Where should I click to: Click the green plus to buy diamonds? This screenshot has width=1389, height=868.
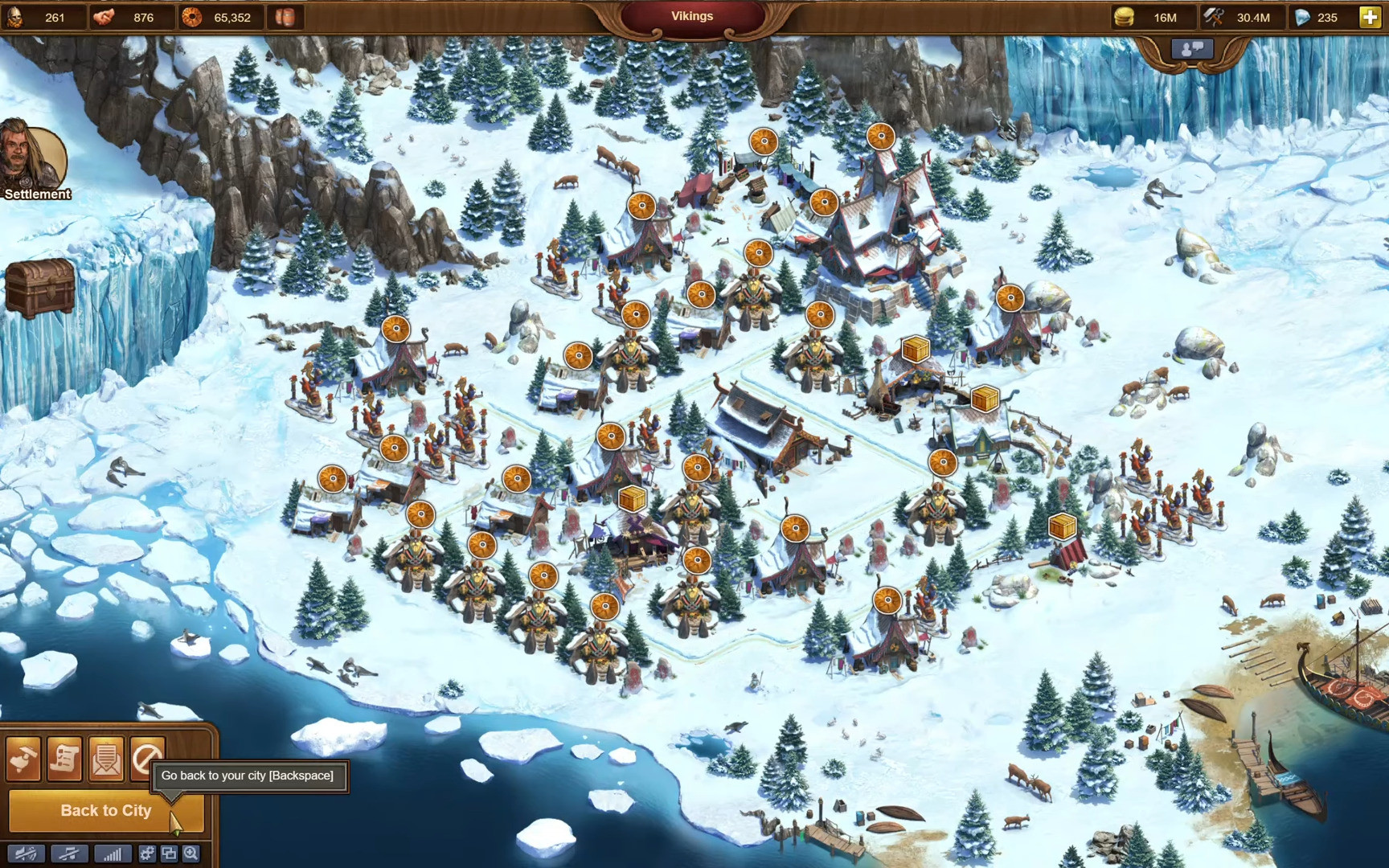(1368, 17)
